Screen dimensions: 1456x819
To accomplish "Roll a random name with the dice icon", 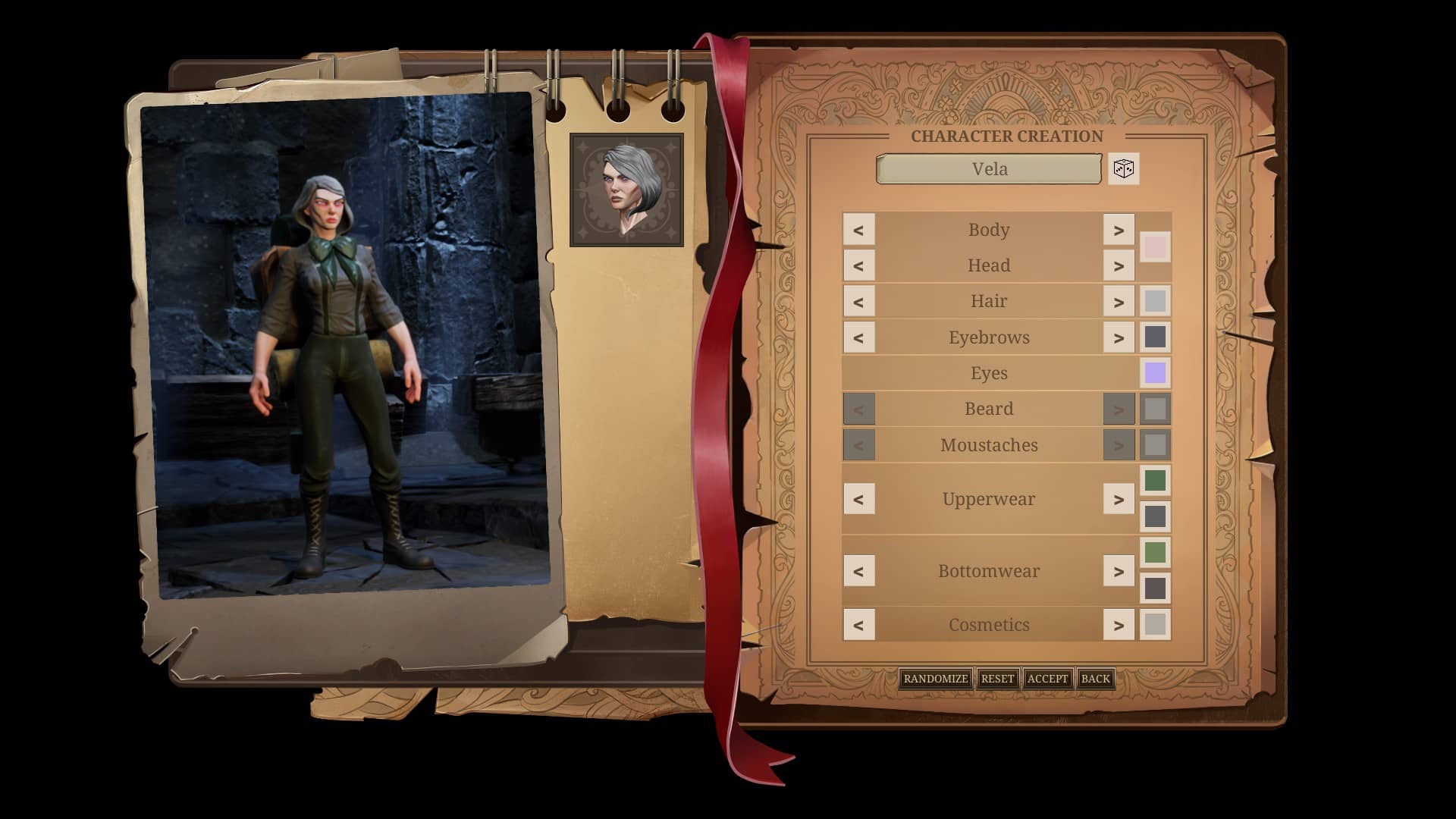I will click(x=1123, y=168).
